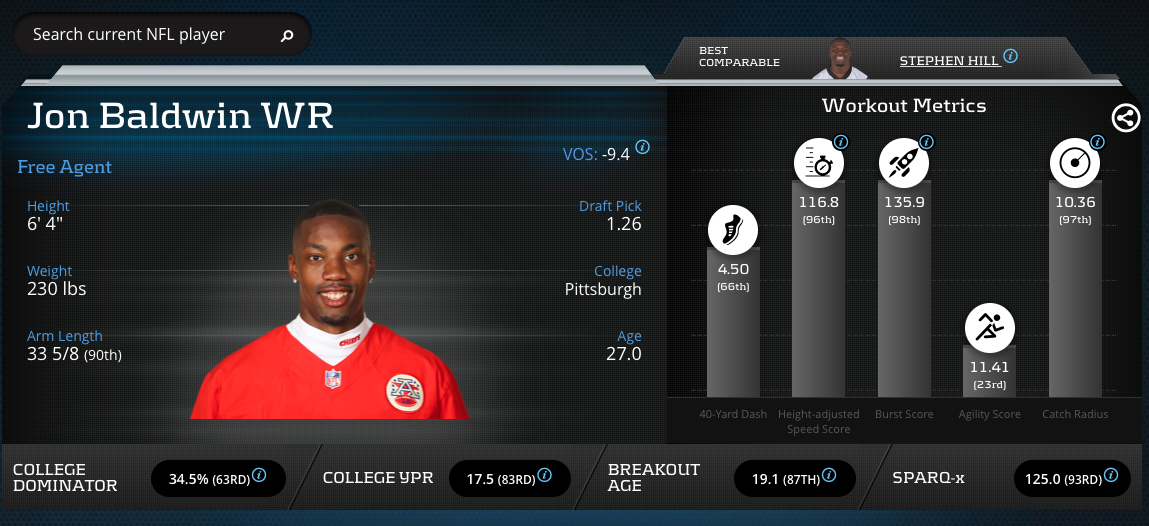The image size is (1149, 526).
Task: Click the Search current NFL player field
Action: [150, 35]
